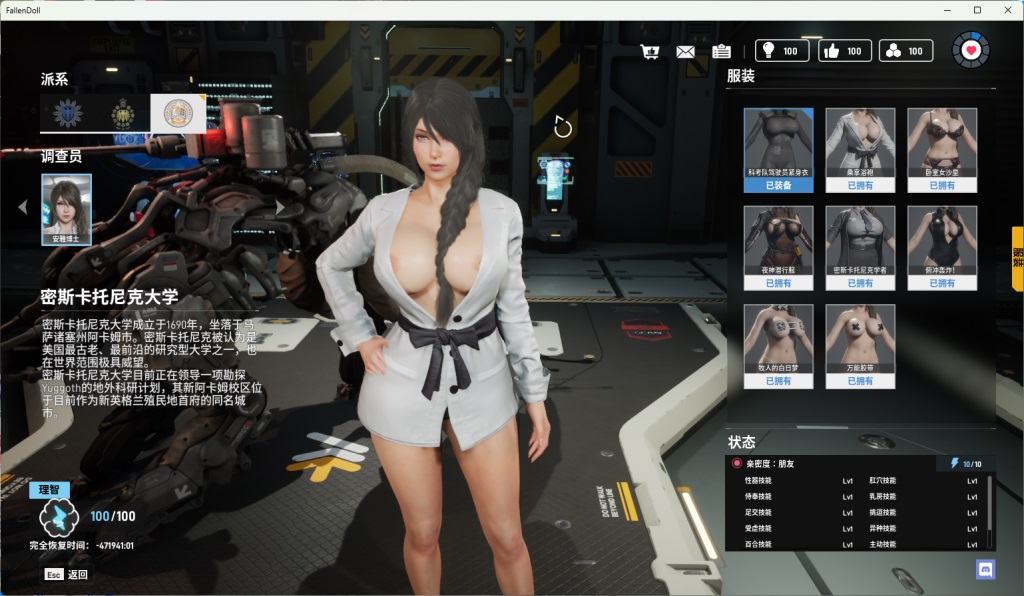Open the ID badge profile icon
The width and height of the screenshot is (1024, 596).
click(721, 51)
